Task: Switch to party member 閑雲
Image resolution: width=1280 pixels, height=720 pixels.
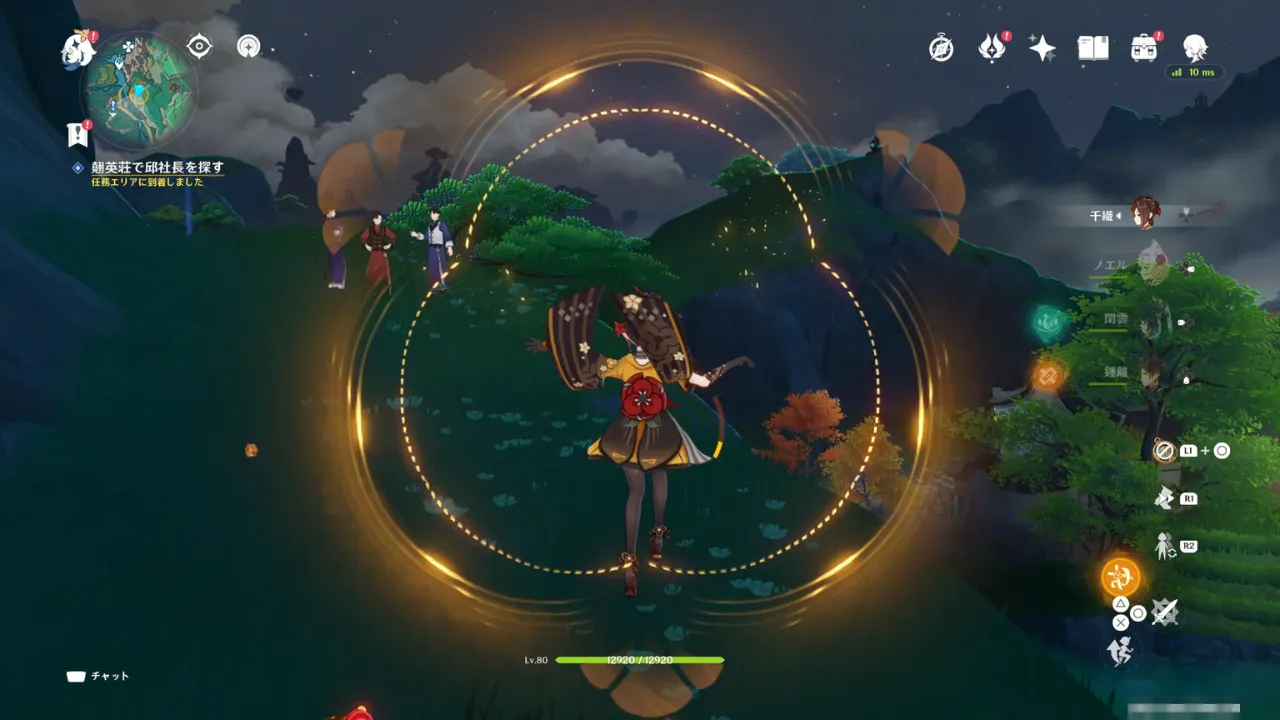Action: [x=1152, y=322]
